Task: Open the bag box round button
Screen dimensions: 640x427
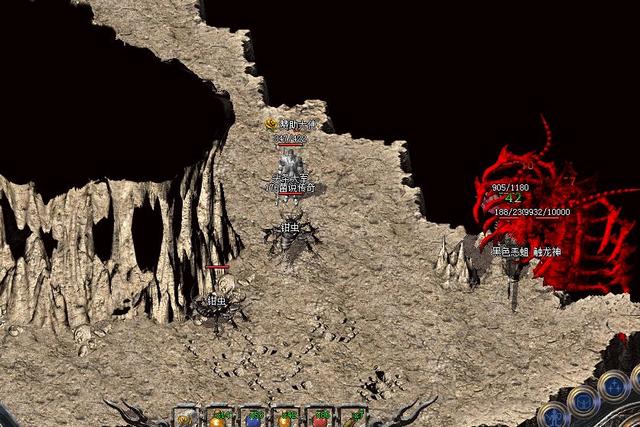Action: 584,402
